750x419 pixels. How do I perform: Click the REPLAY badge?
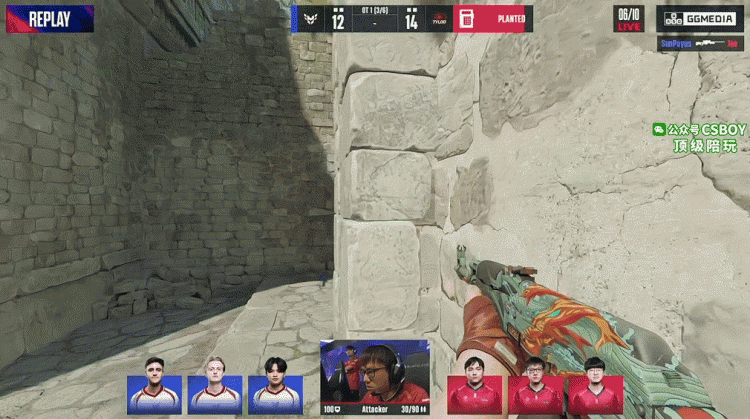48,19
